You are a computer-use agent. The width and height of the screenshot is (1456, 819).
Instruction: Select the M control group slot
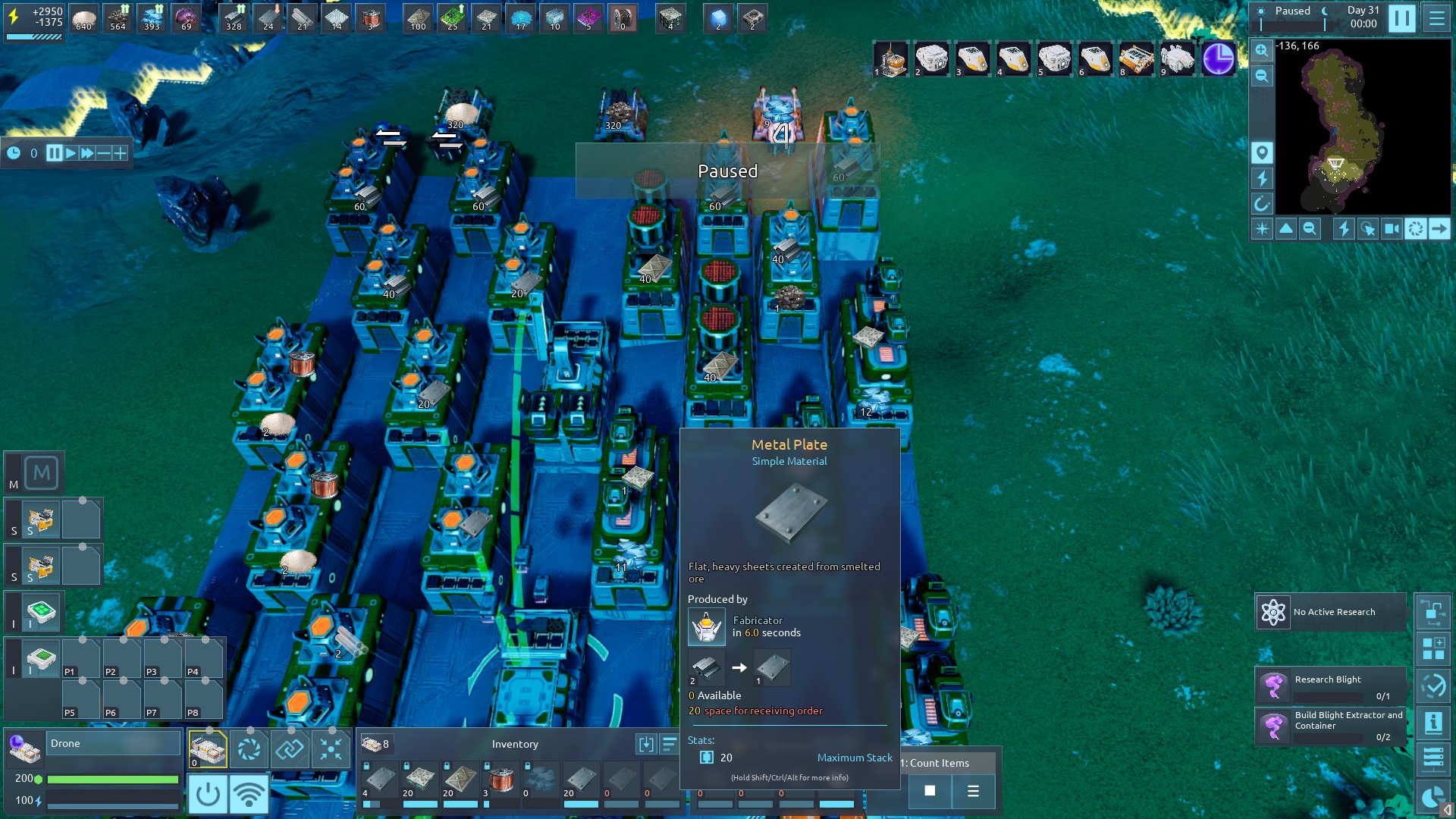pyautogui.click(x=41, y=473)
